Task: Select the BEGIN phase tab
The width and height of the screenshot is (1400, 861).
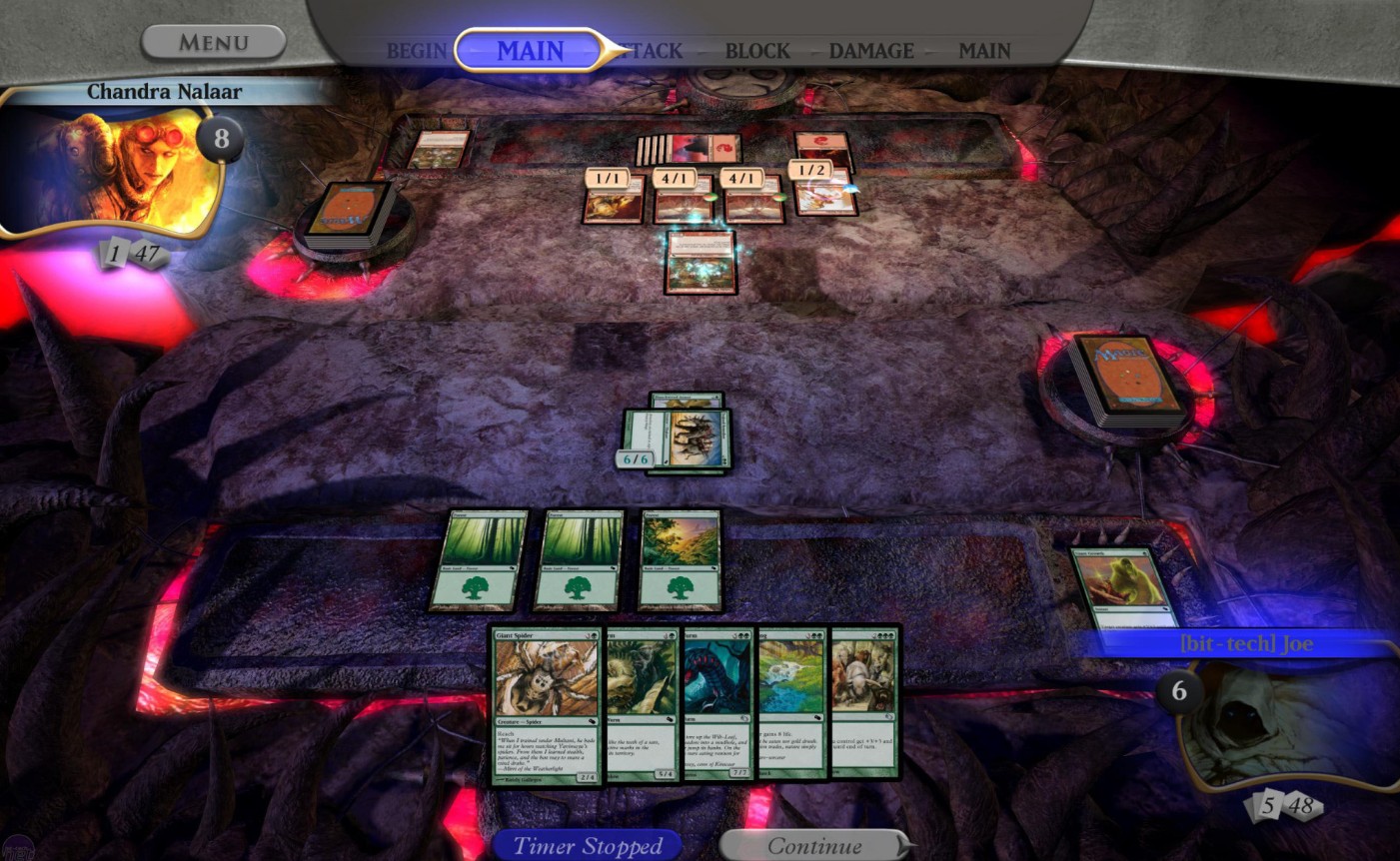Action: pos(418,51)
